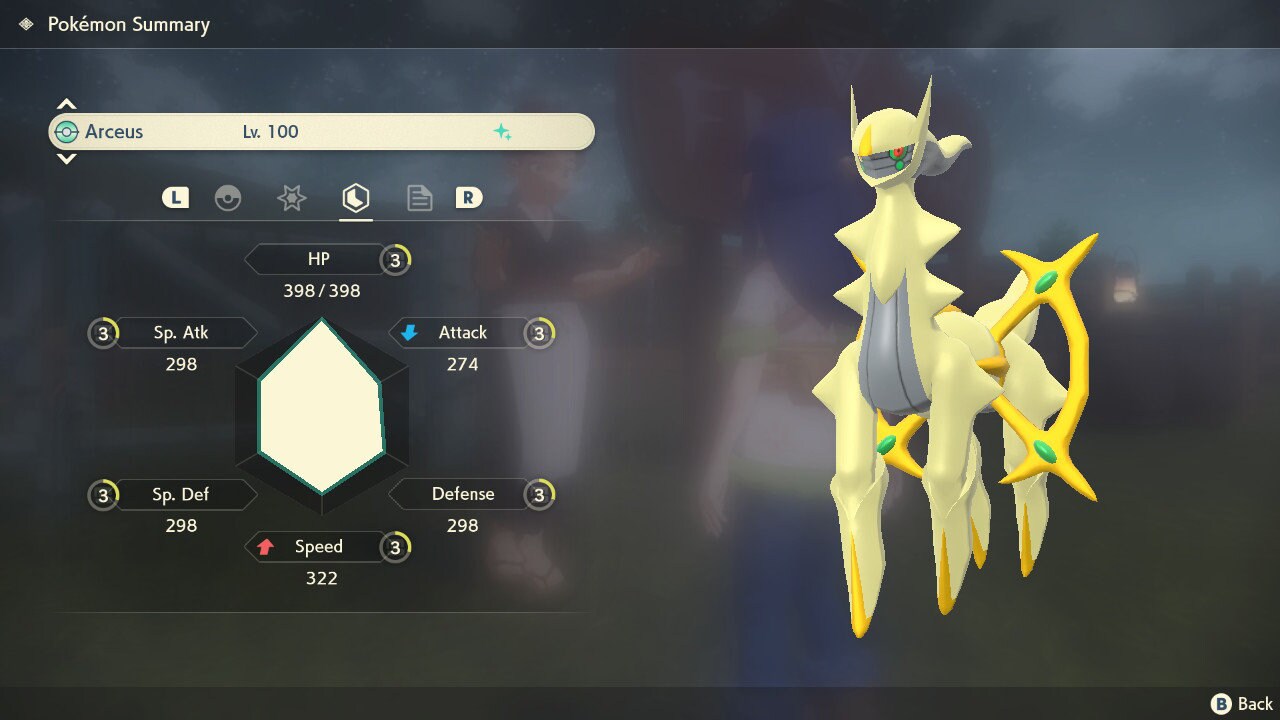Switch to the starburst moves tab
The width and height of the screenshot is (1280, 720).
[291, 198]
